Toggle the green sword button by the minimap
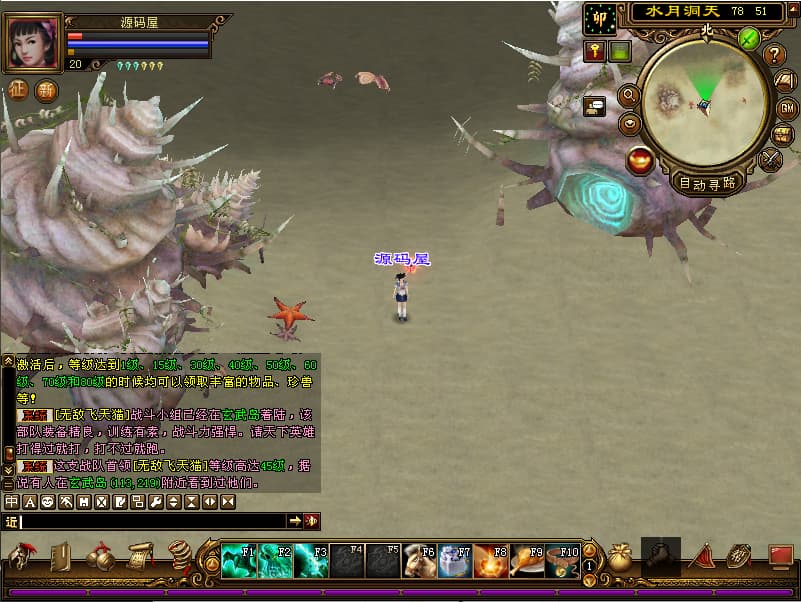Viewport: 801px width, 602px height. 749,39
